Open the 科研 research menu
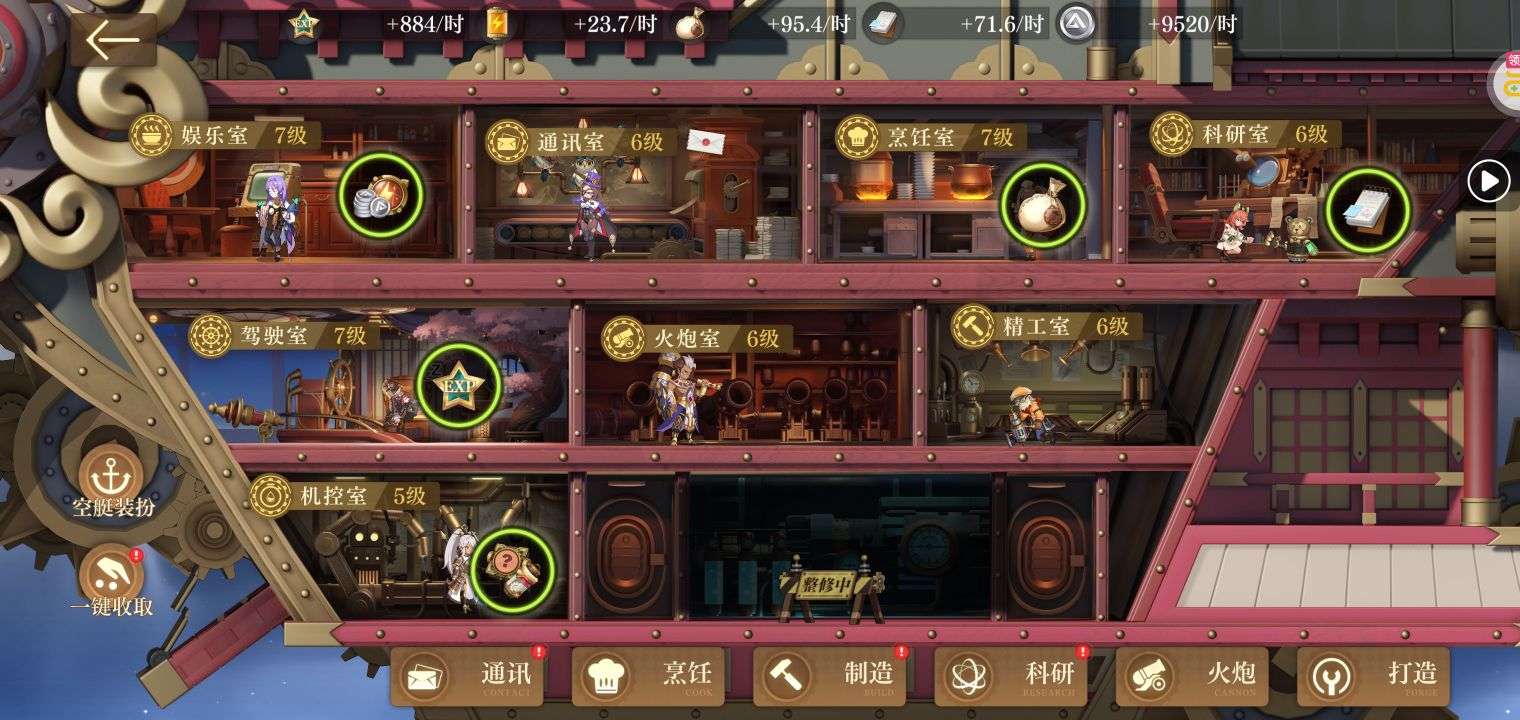This screenshot has height=720, width=1520. coord(1011,676)
